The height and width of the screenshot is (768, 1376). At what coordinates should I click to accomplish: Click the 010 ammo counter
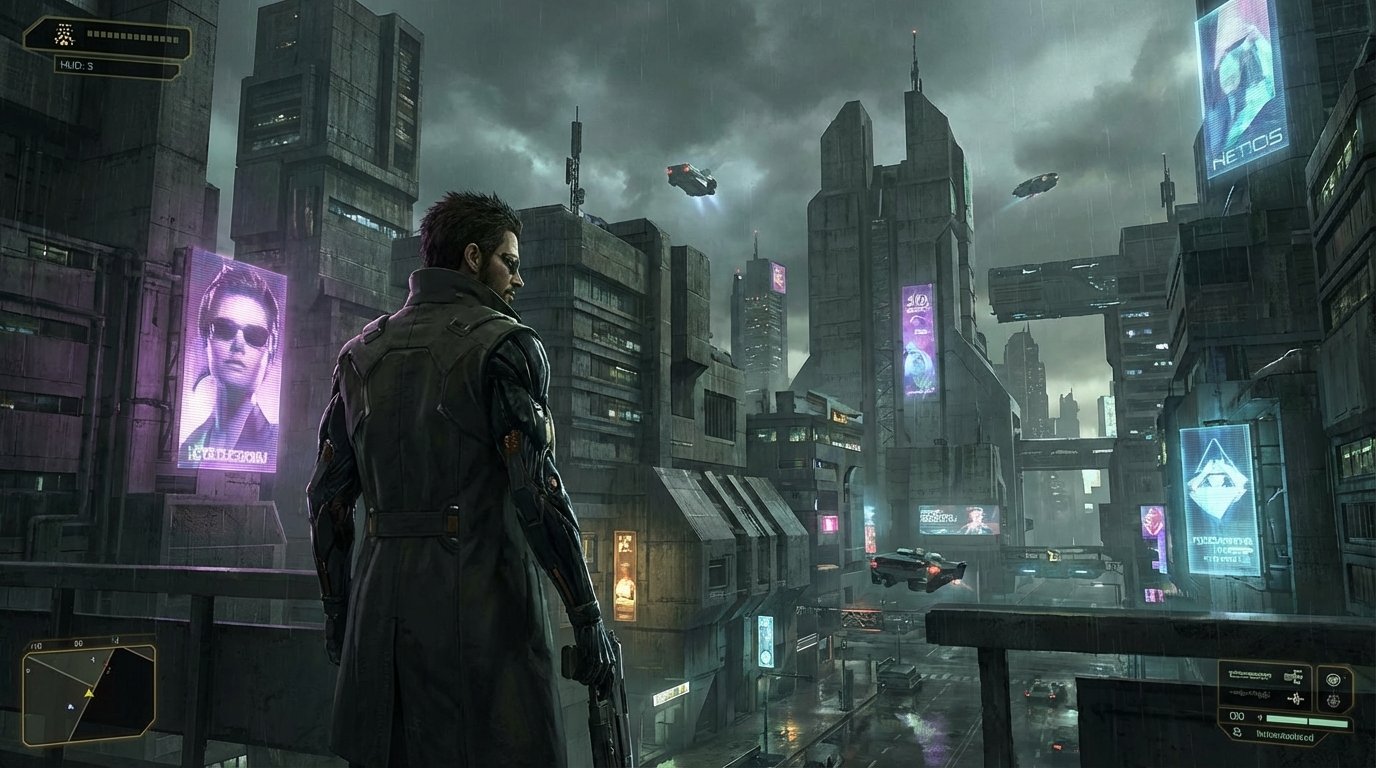[x=1236, y=716]
